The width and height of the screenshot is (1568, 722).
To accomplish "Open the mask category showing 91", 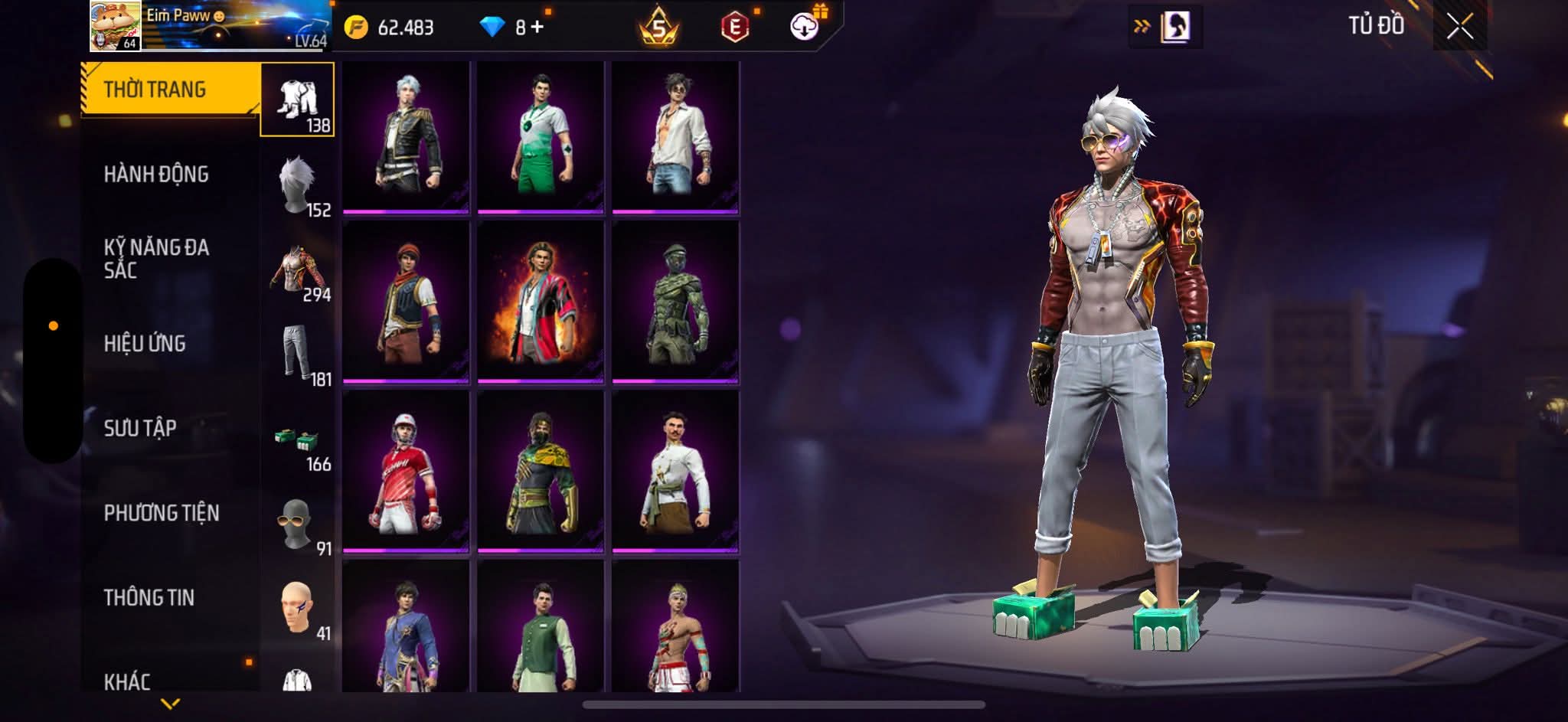I will [297, 525].
